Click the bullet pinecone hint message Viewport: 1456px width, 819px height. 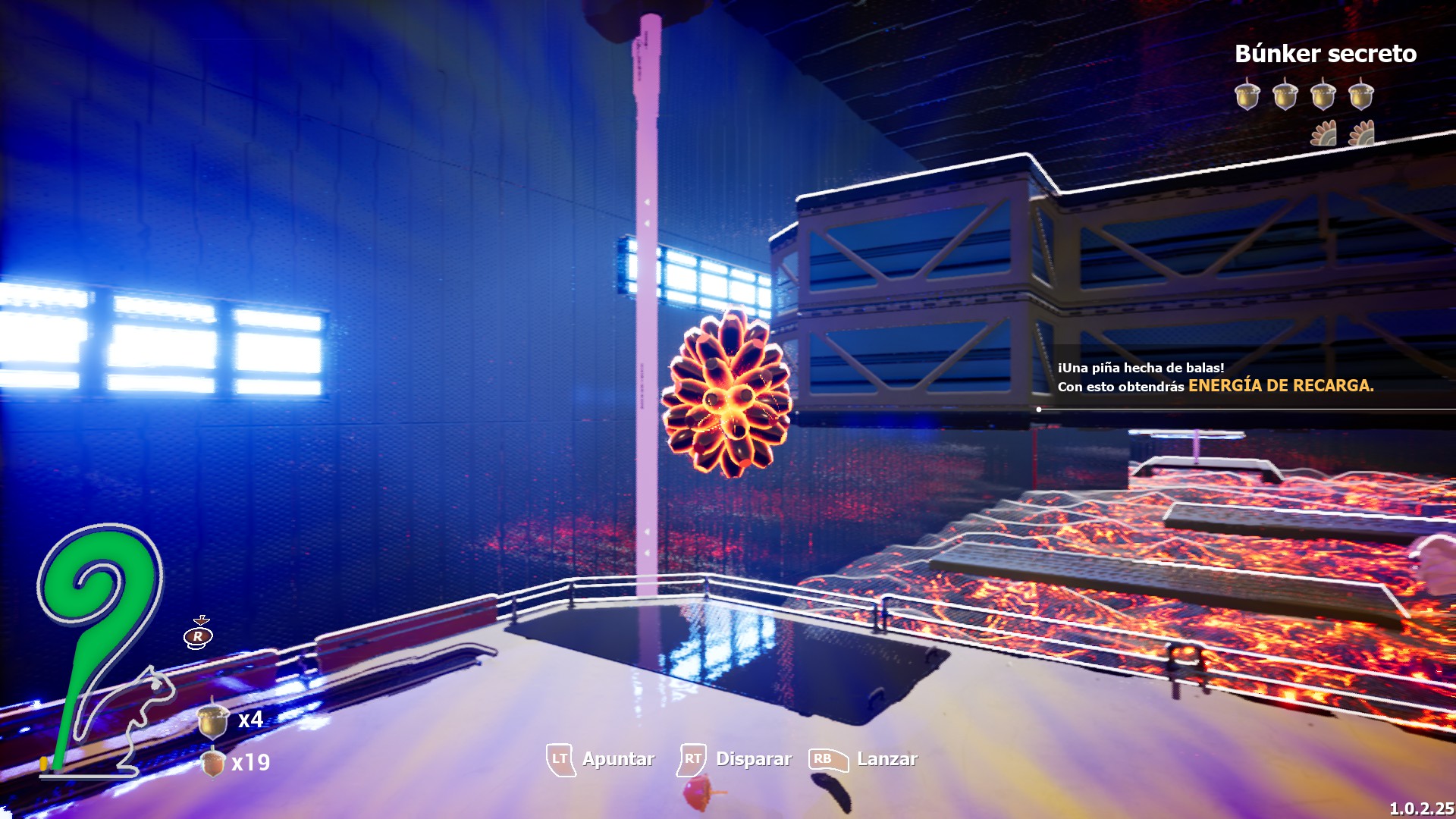[x=1215, y=378]
